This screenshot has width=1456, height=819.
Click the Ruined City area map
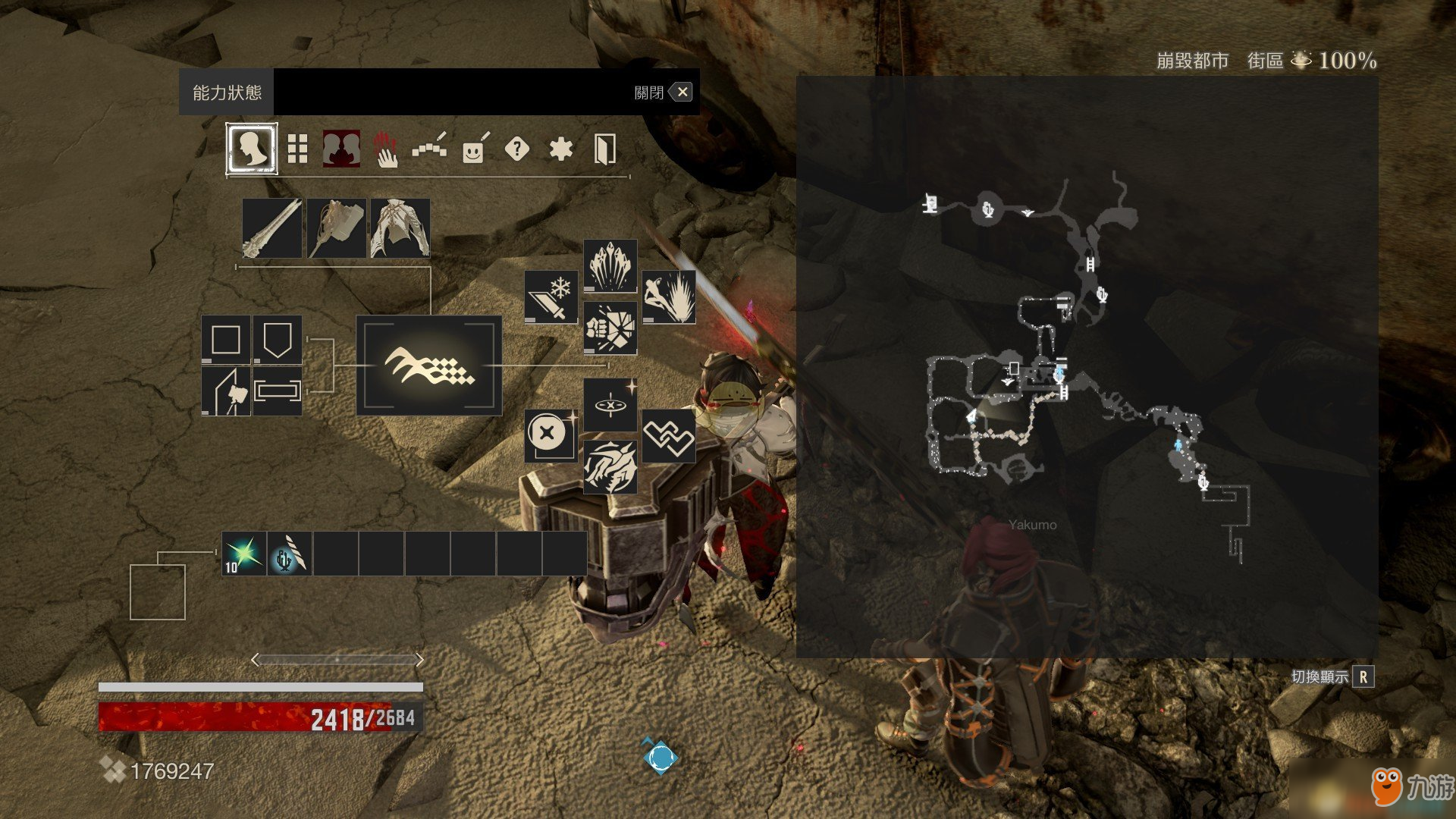1087,366
